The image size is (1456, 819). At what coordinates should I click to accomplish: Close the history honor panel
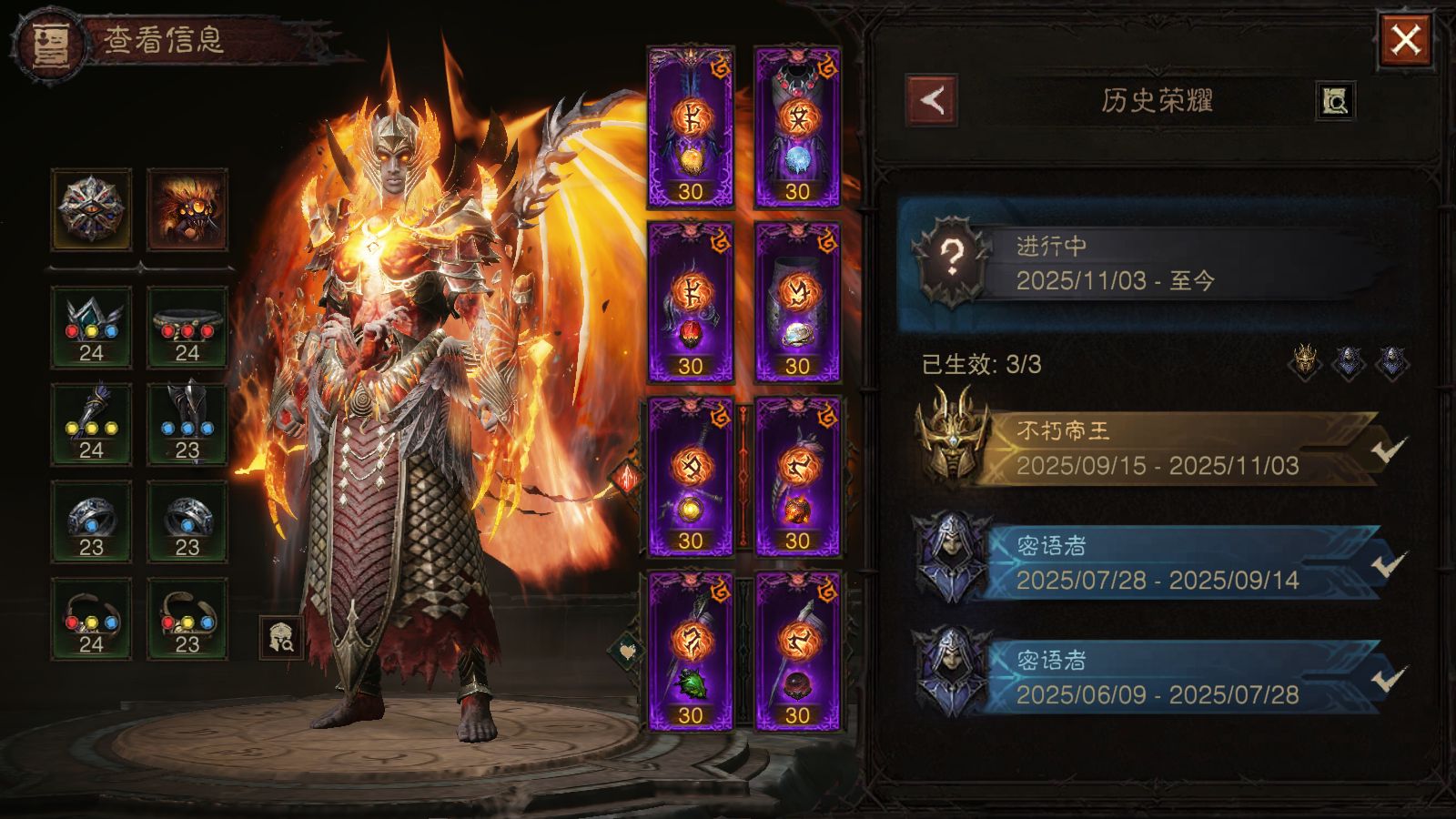[x=1405, y=41]
